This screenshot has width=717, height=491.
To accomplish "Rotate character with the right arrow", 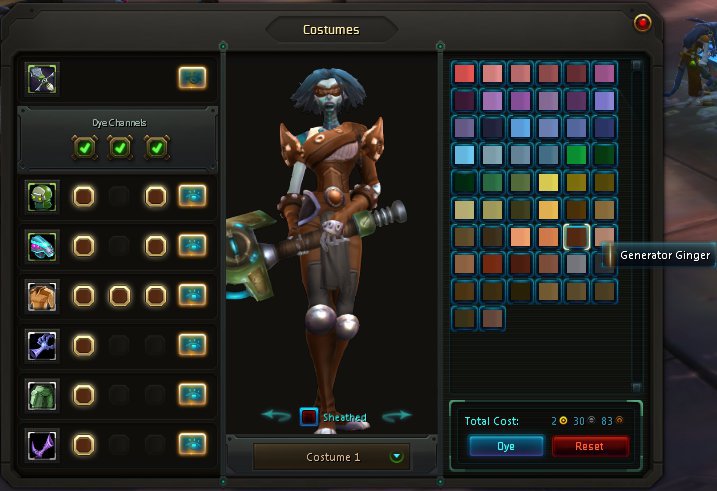I will [x=397, y=415].
